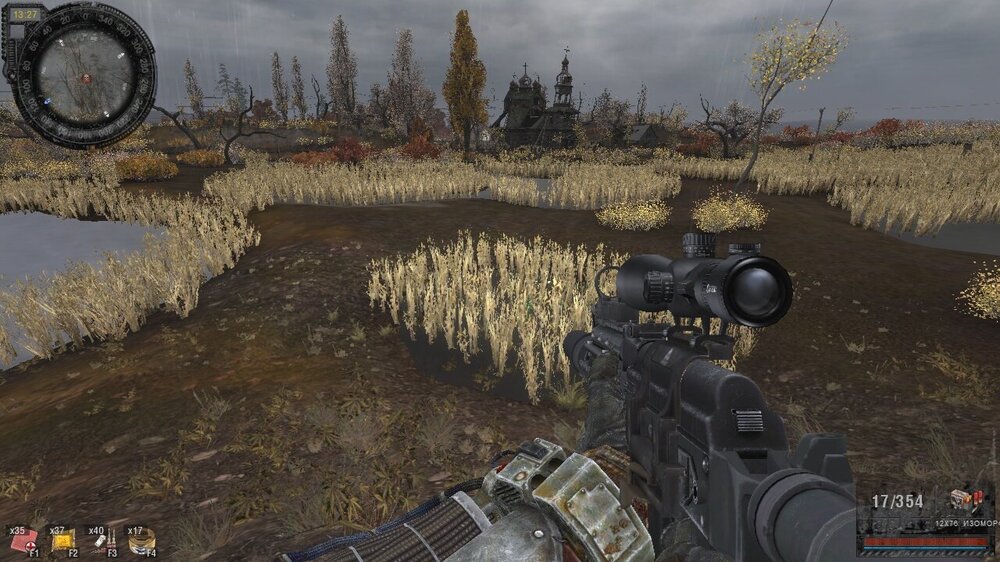Use the red medkit in slot F1
Viewport: 1000px width, 562px height.
(22, 541)
